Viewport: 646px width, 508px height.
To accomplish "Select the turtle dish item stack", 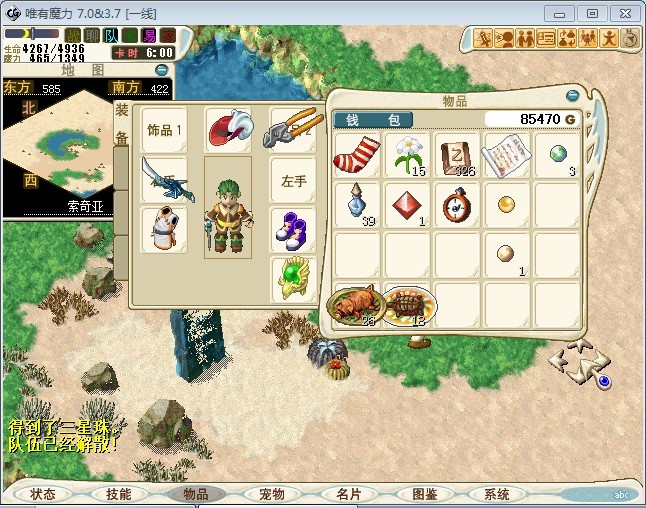I will click(x=410, y=304).
